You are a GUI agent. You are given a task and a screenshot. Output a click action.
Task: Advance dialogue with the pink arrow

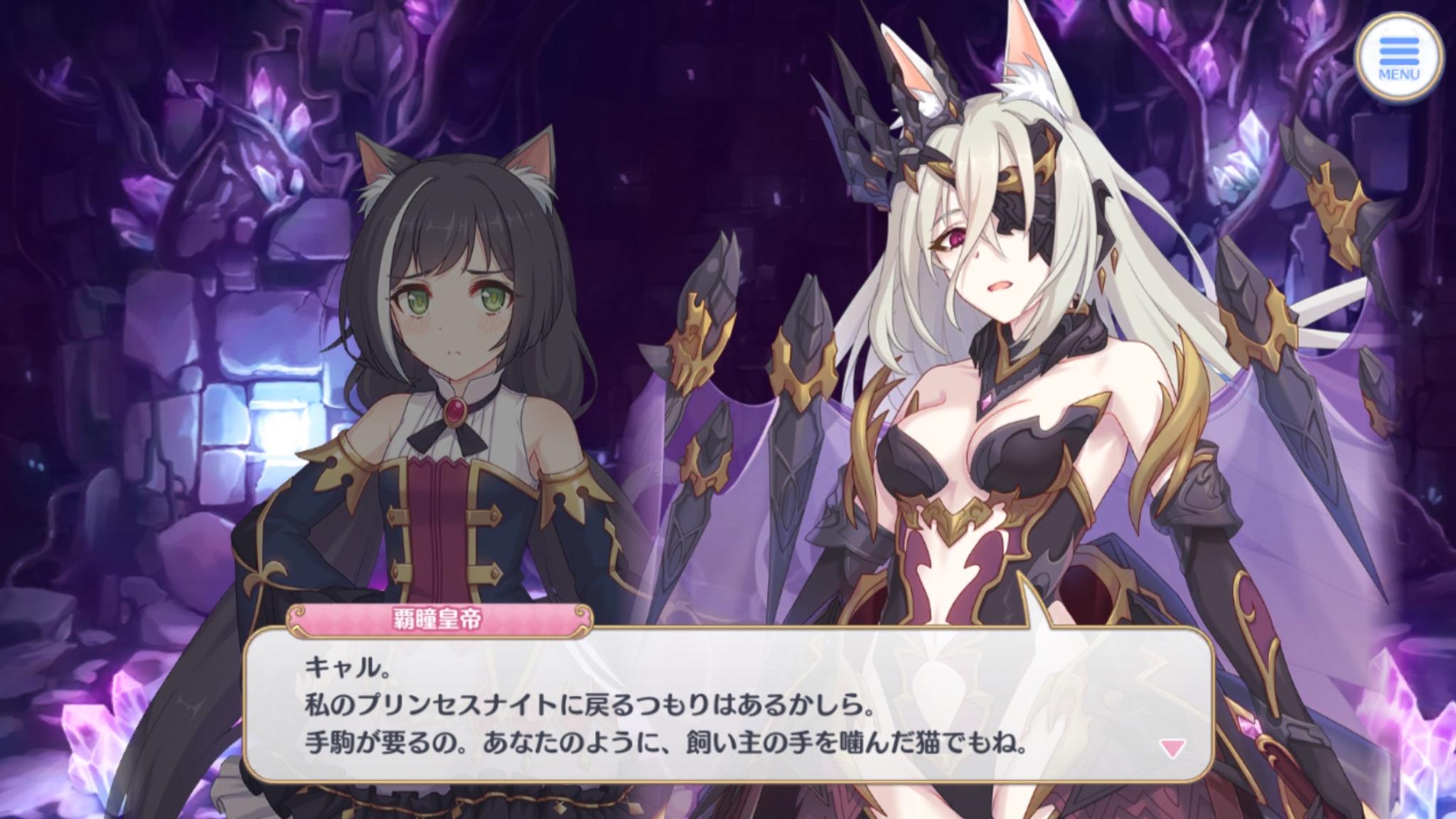(x=1172, y=747)
